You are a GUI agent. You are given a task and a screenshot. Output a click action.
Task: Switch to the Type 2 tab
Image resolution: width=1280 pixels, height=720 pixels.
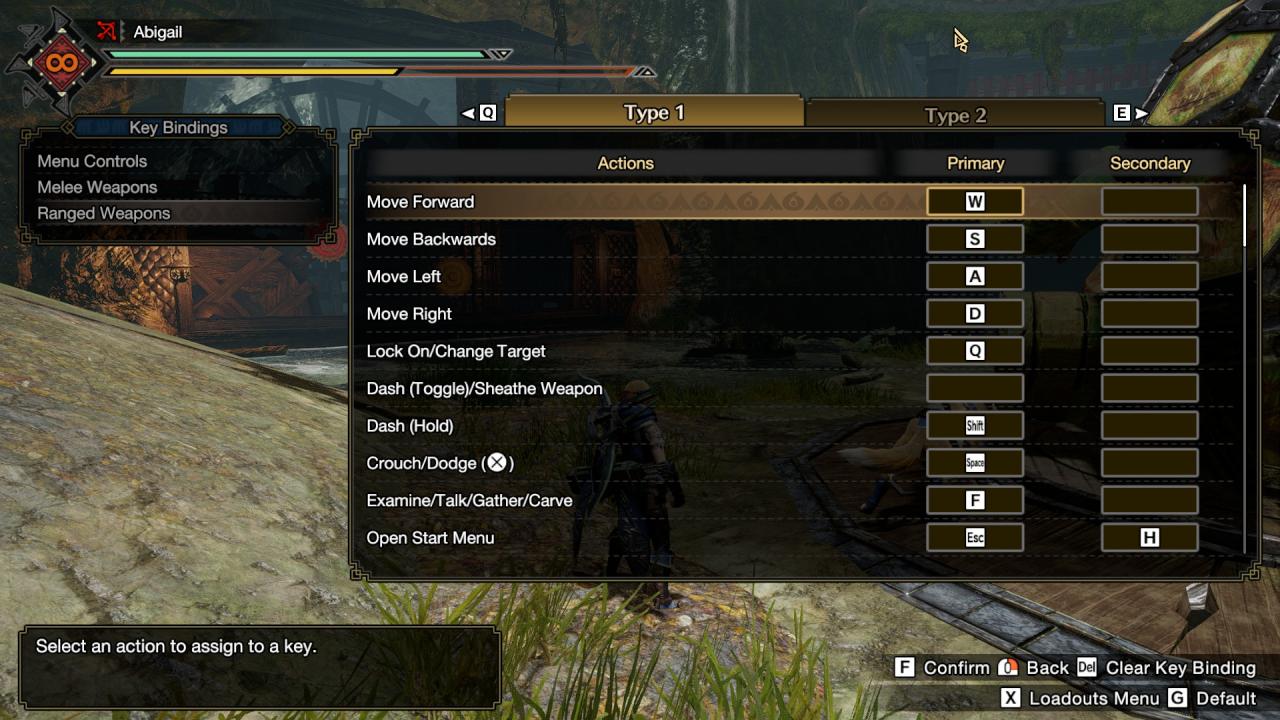coord(955,115)
